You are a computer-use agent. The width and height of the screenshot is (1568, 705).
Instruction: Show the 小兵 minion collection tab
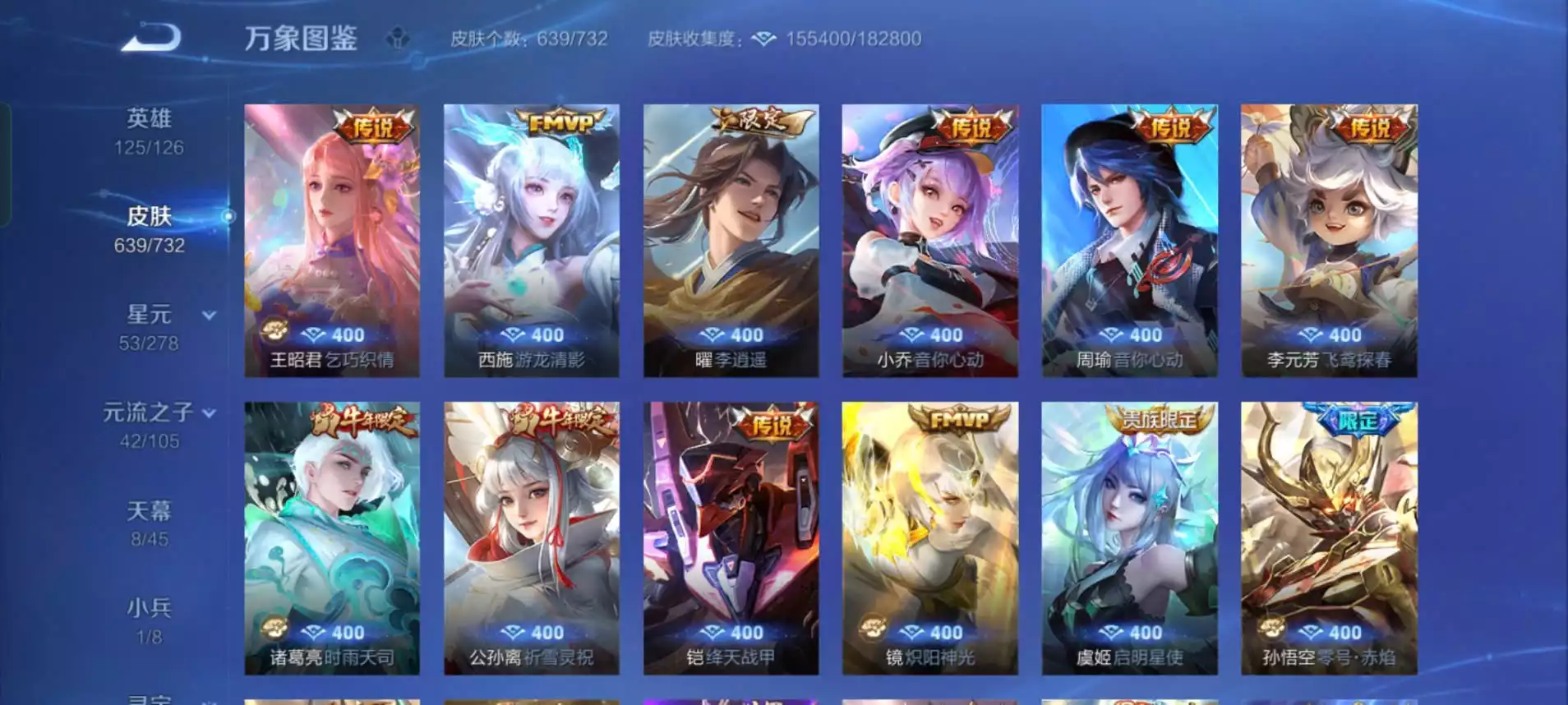click(149, 620)
